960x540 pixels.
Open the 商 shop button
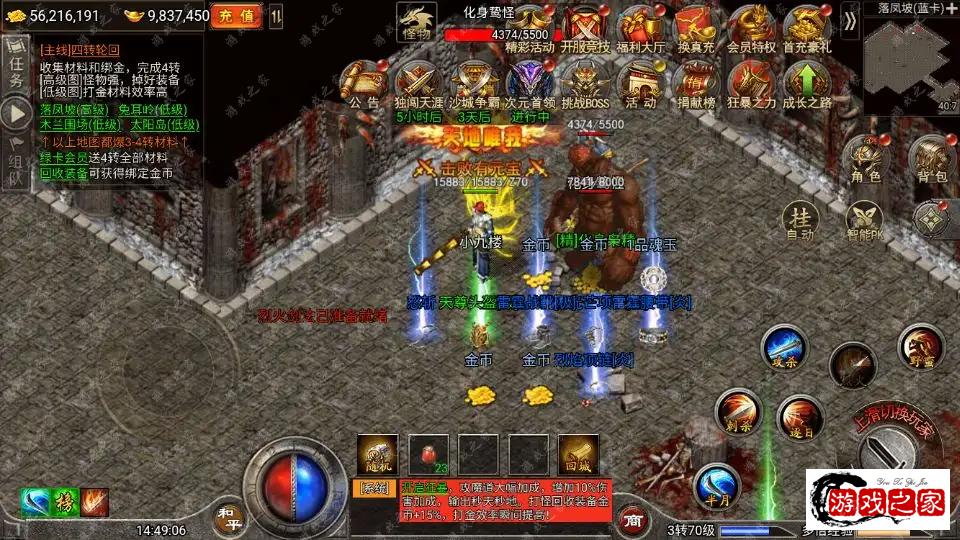pos(632,519)
